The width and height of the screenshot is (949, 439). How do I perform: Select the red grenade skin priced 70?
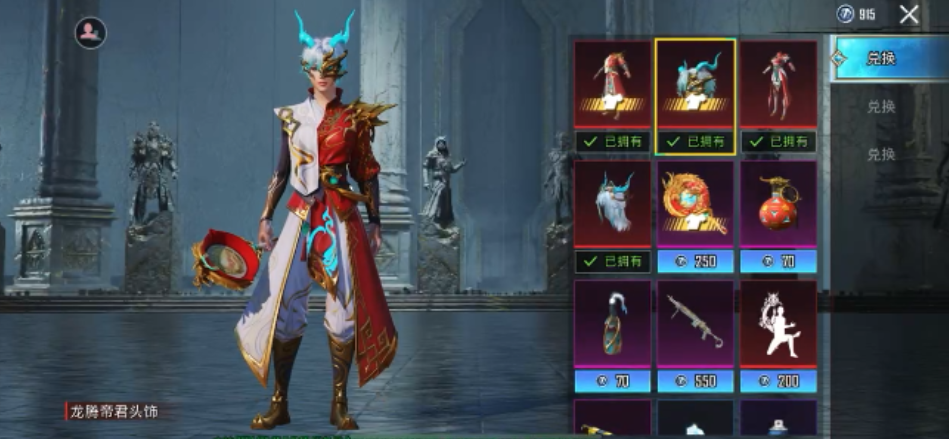778,205
